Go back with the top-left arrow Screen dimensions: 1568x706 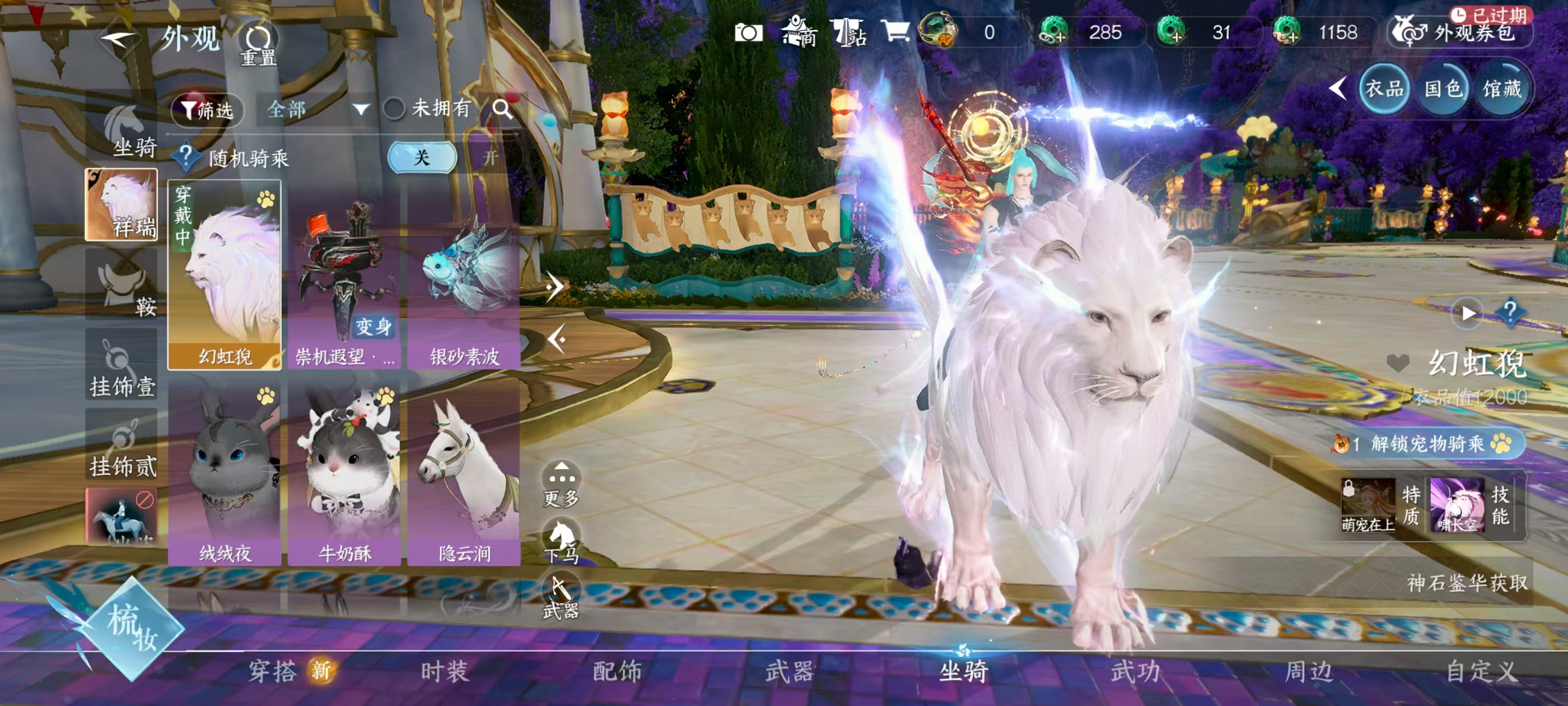120,40
